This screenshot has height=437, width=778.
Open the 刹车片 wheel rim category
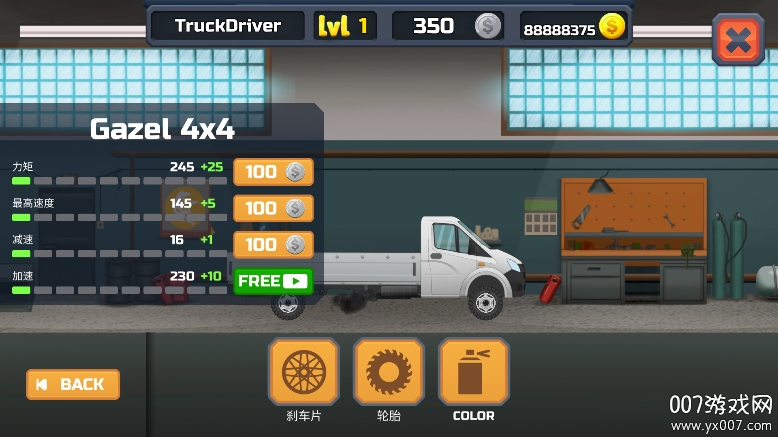[x=303, y=372]
